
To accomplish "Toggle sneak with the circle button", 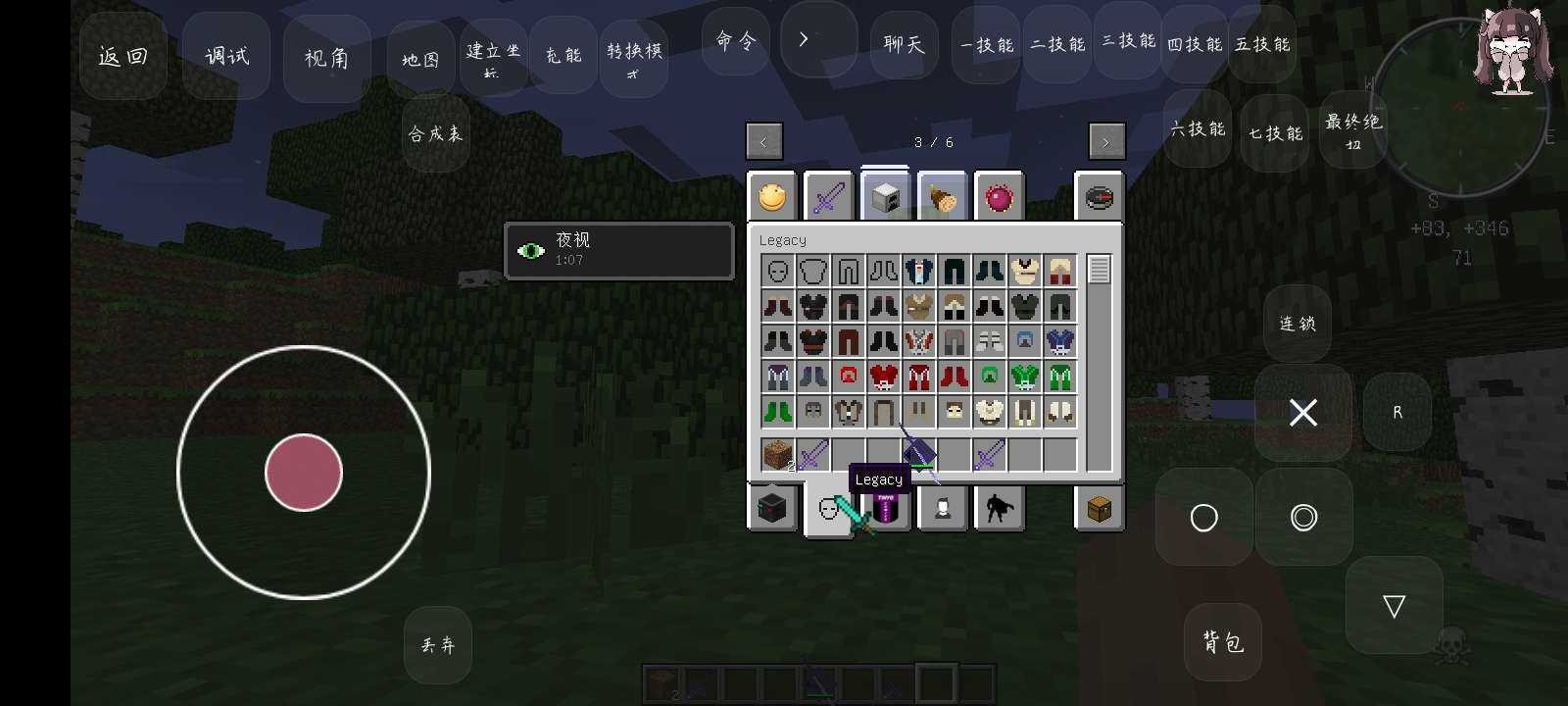I will pos(1204,518).
